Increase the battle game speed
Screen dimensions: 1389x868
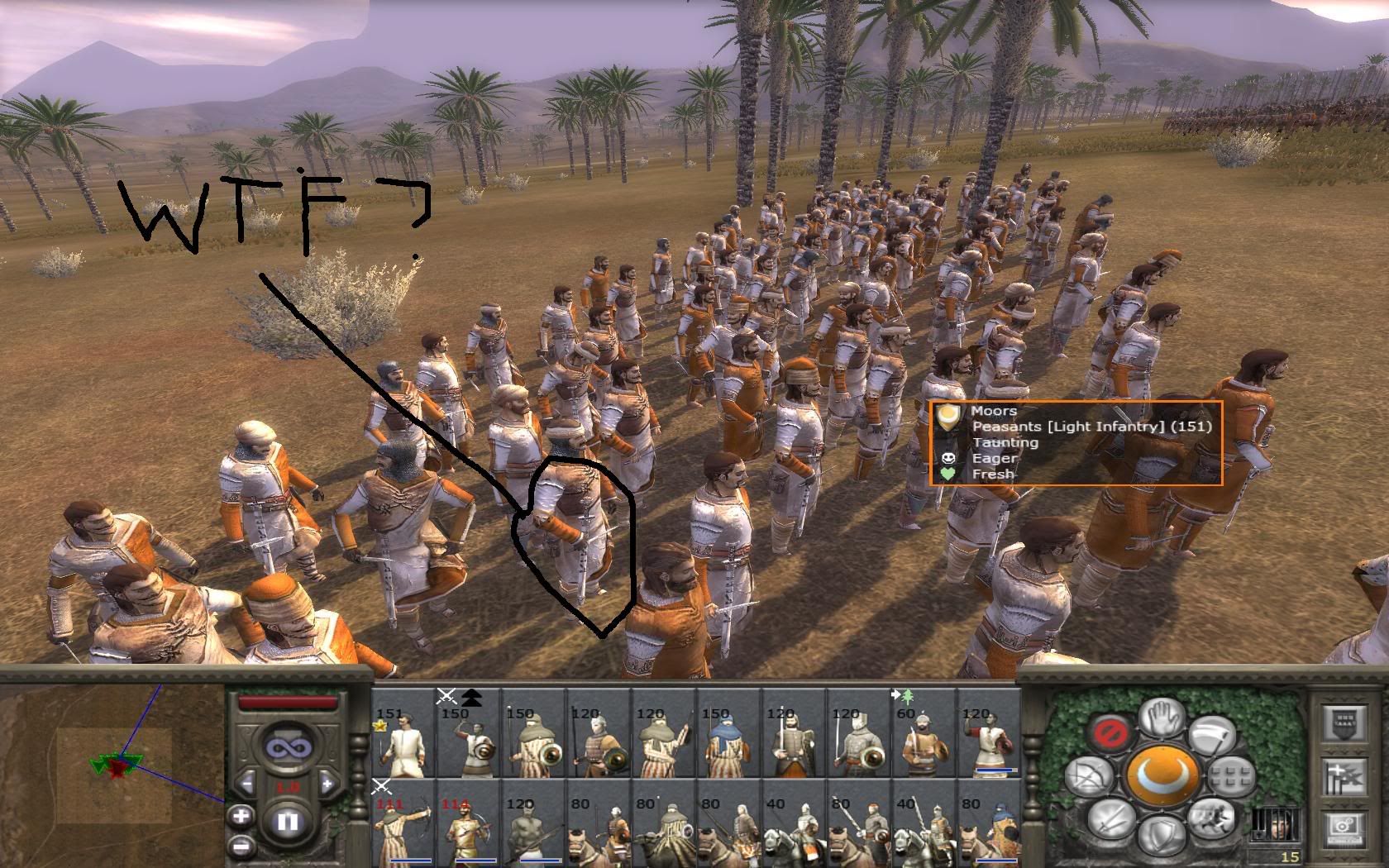(x=328, y=783)
